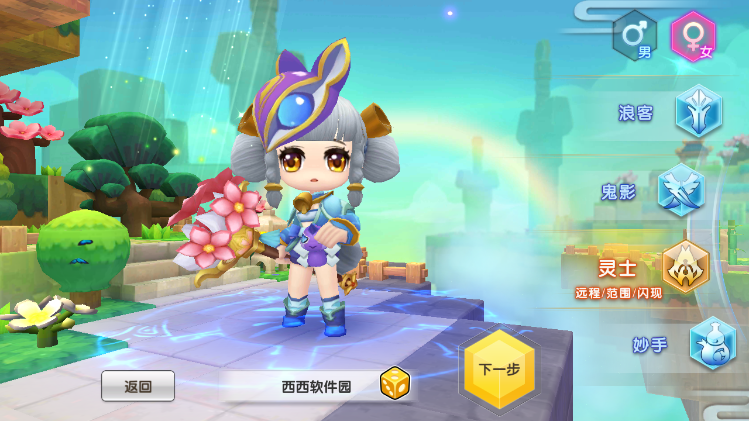Choose the 灵士 class

(x=686, y=266)
